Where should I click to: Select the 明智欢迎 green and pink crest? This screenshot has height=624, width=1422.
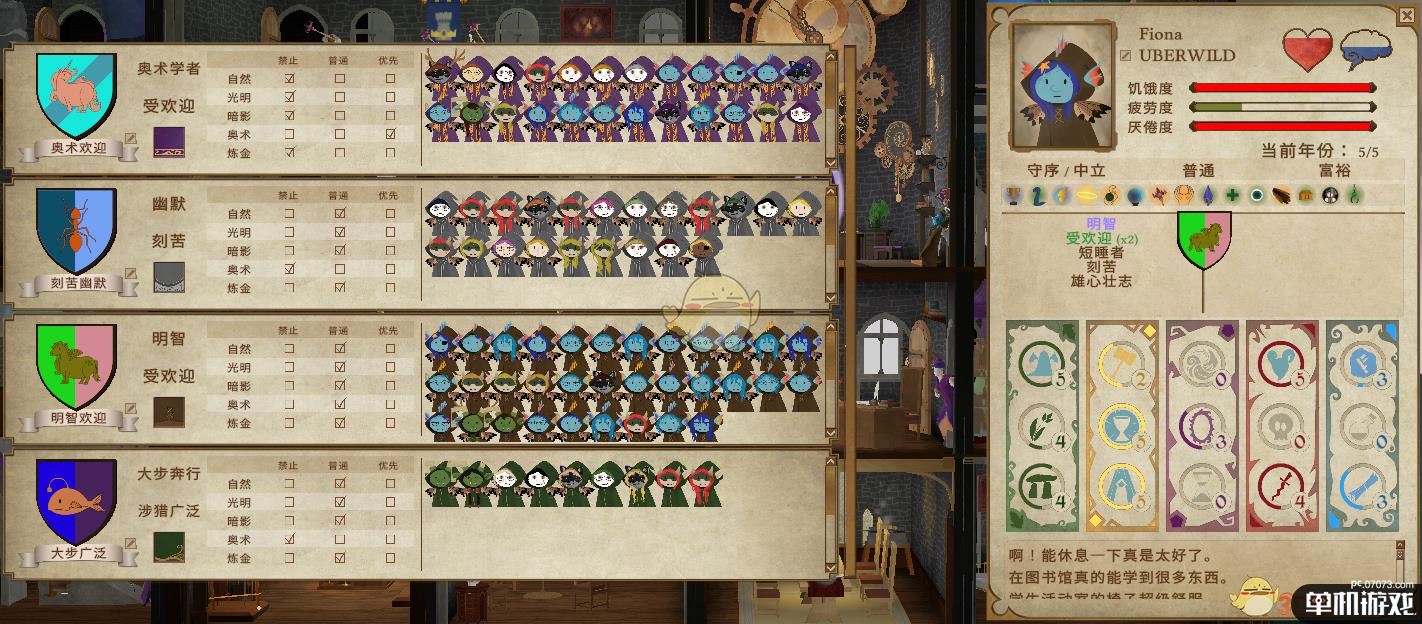point(77,365)
